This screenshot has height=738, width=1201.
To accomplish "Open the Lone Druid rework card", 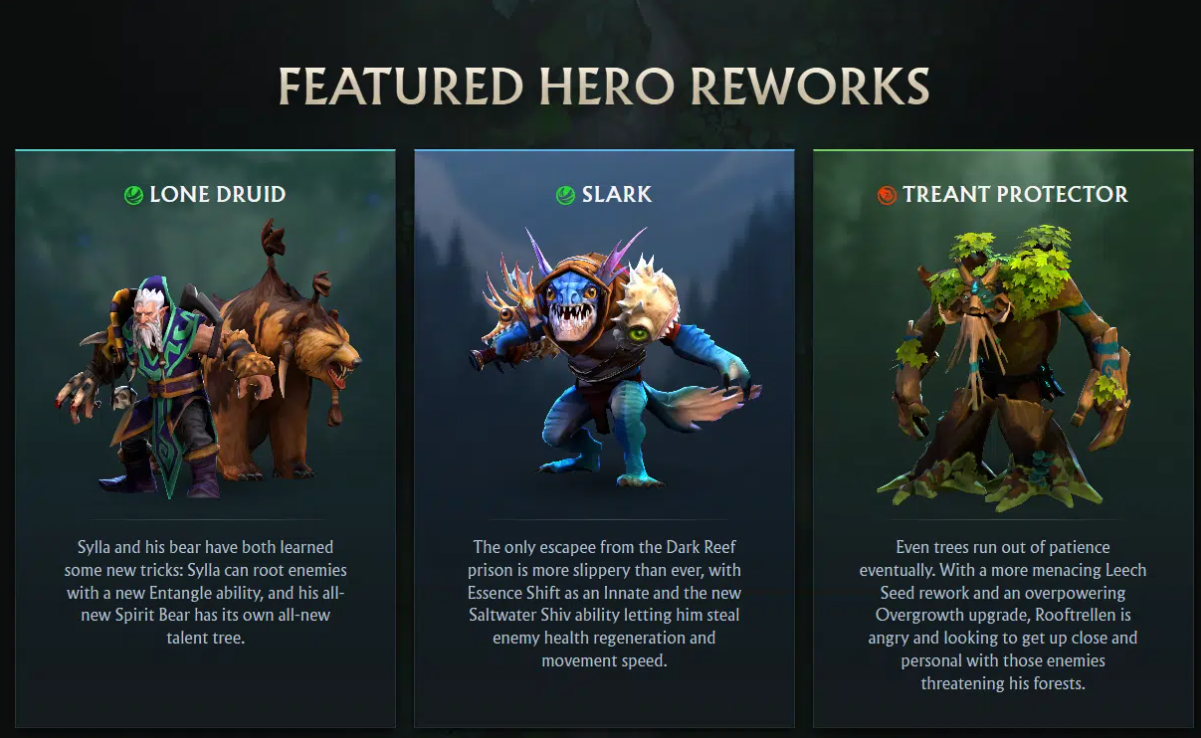I will (205, 438).
